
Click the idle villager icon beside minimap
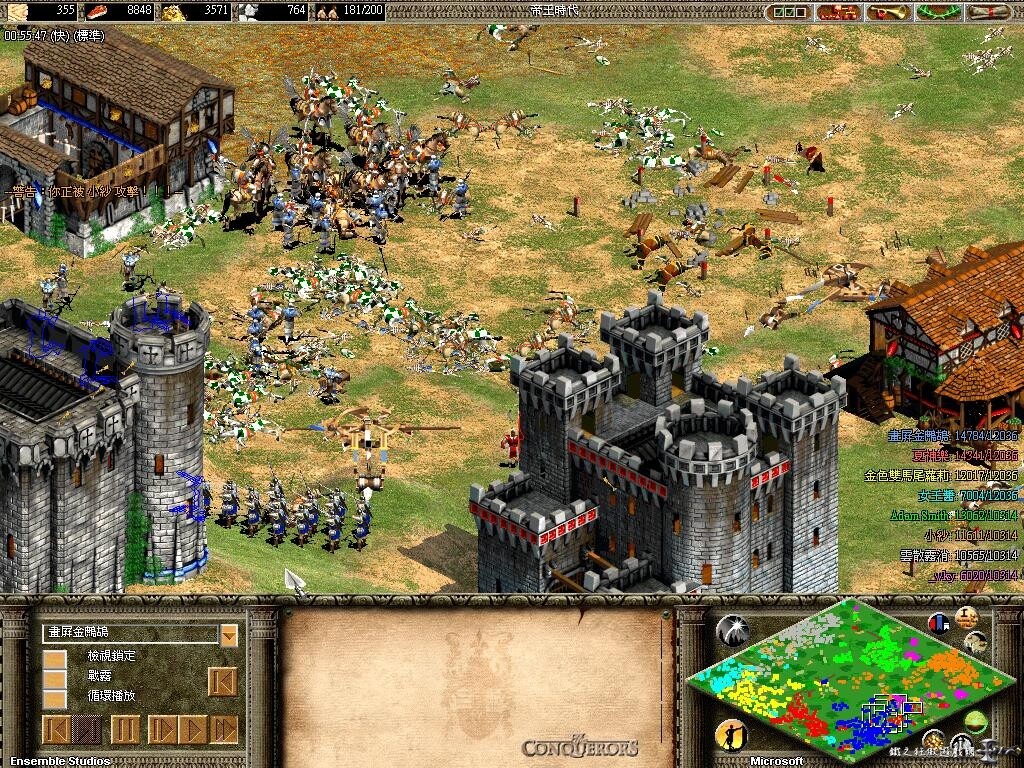(732, 736)
